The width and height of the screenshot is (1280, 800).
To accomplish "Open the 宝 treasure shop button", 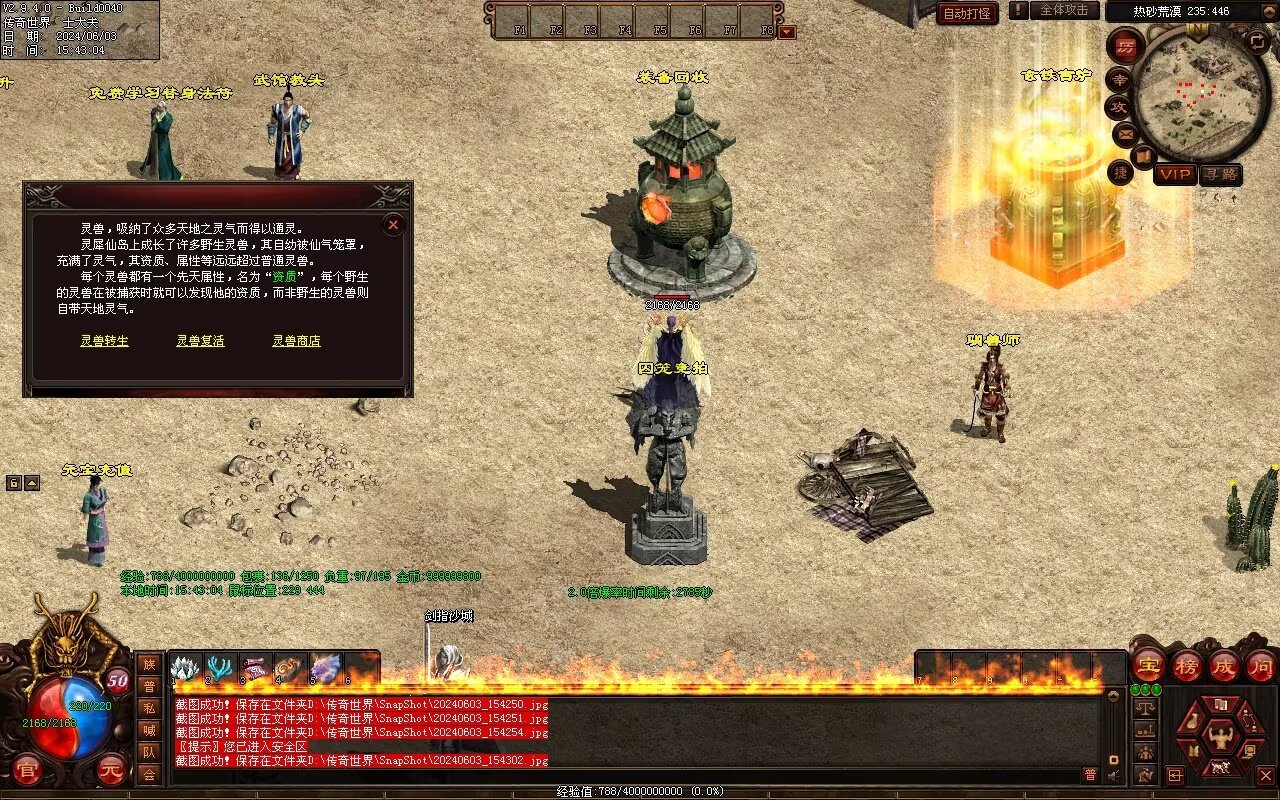I will (1149, 666).
